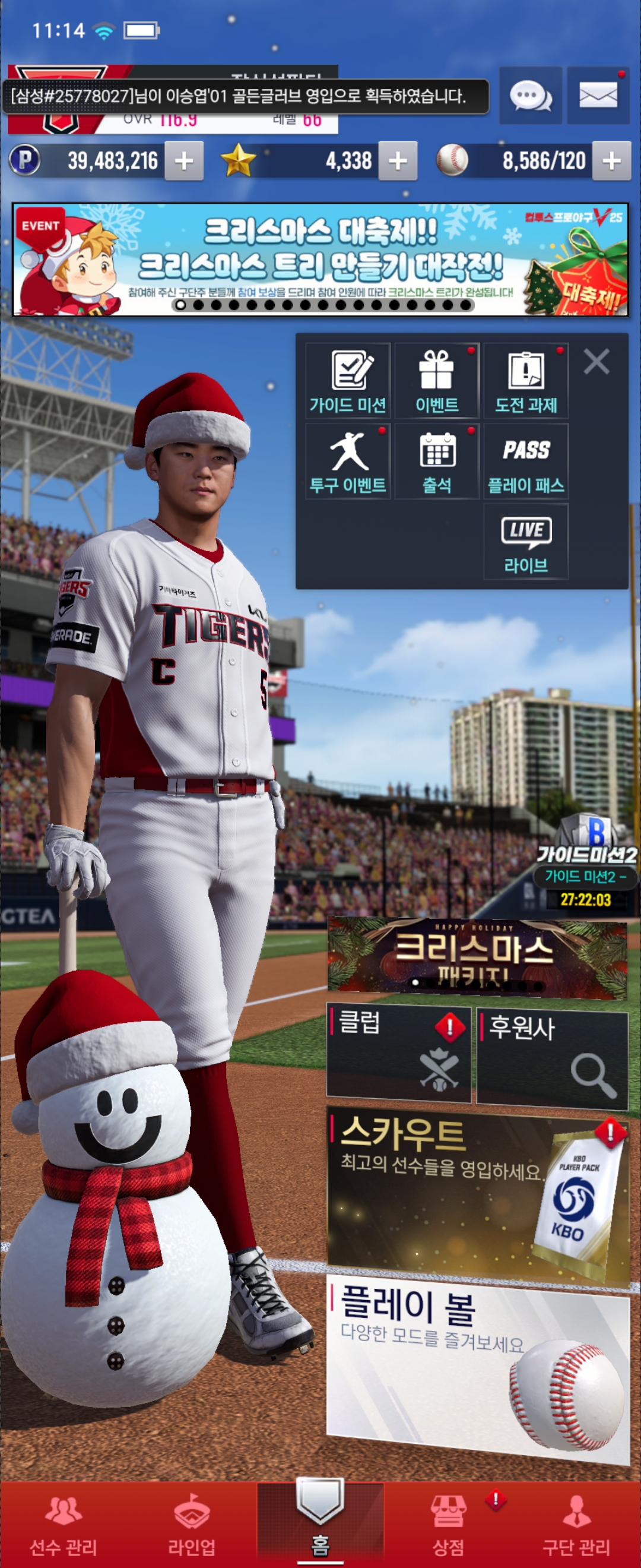Open 가이드 미션 guide missions

coord(348,381)
